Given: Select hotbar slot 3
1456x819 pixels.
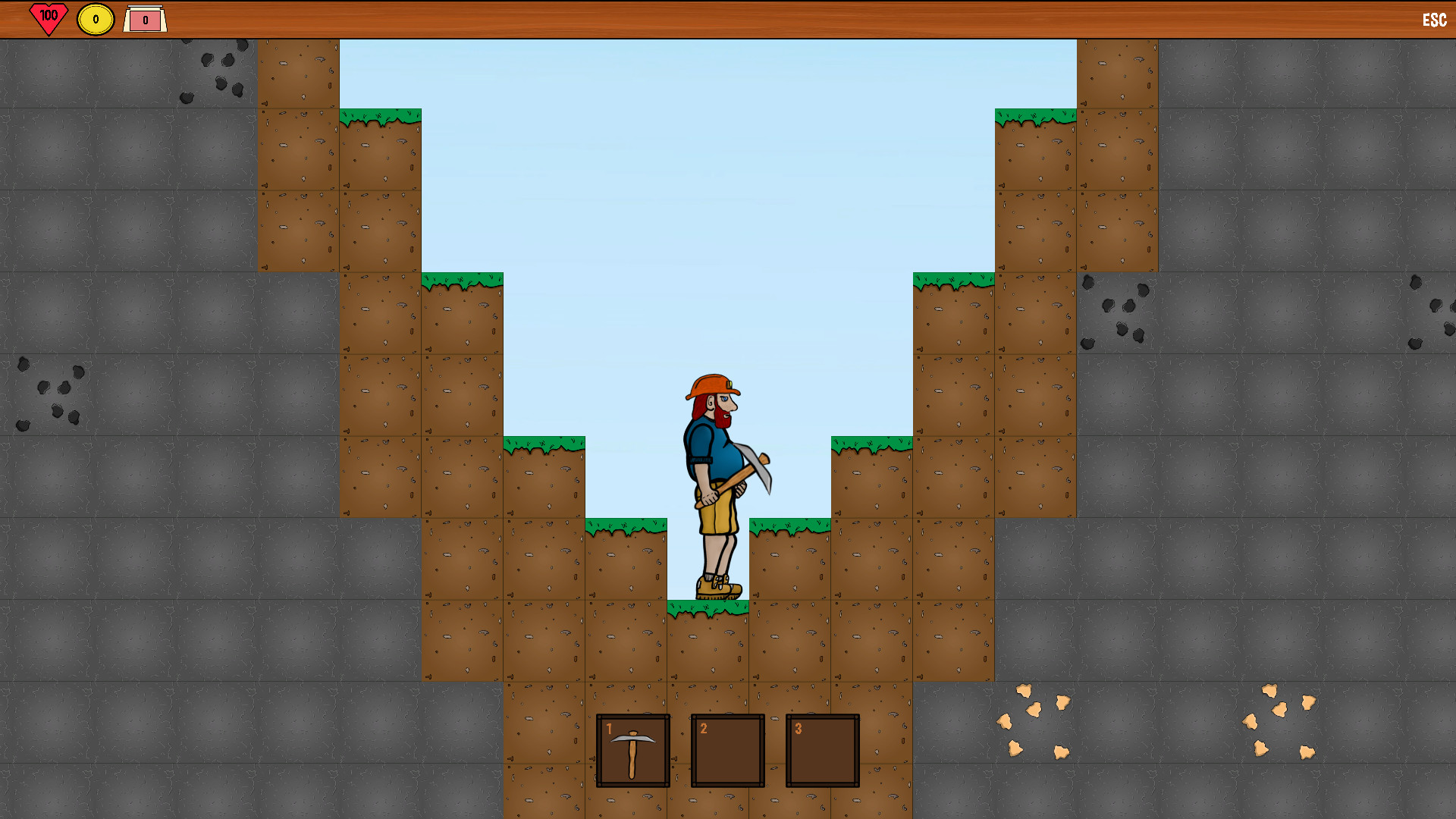Looking at the screenshot, I should pyautogui.click(x=821, y=752).
